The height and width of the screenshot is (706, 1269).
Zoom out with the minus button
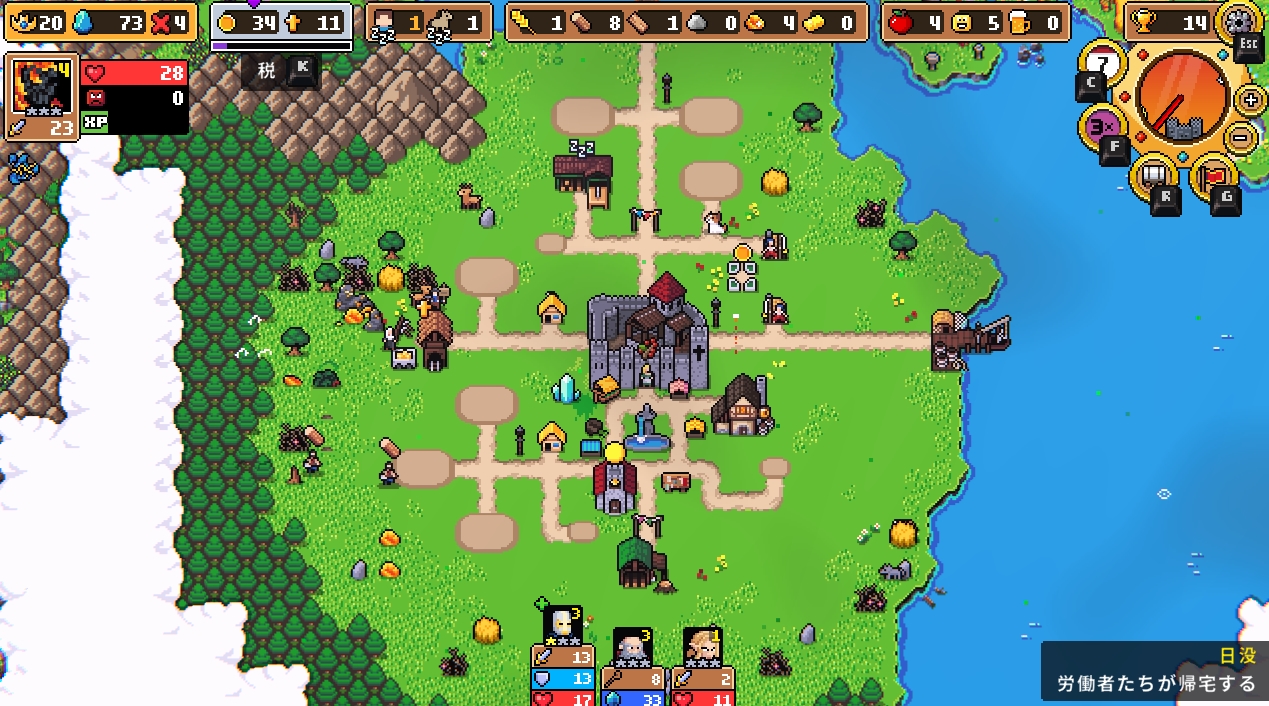click(x=1240, y=137)
